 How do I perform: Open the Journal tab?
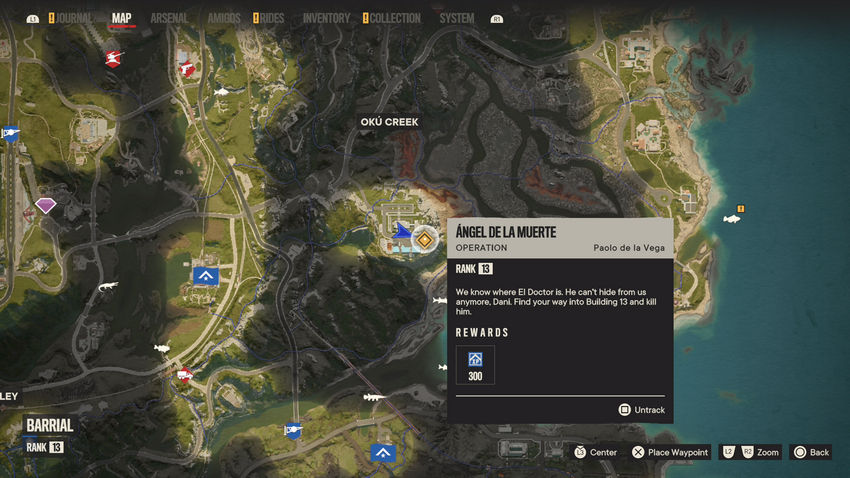pos(74,18)
